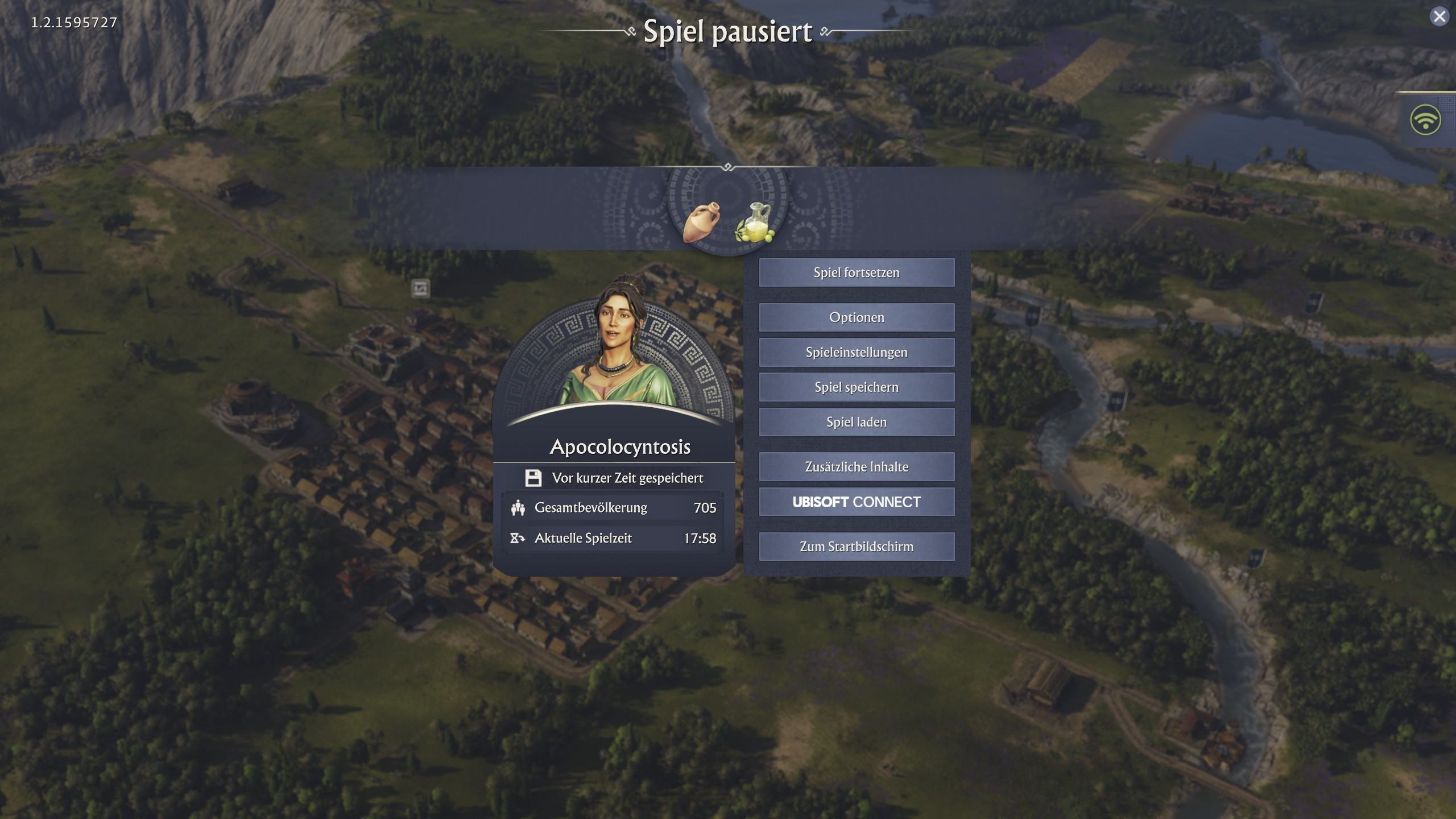
Task: Return via Zum Startbildschirm
Action: point(857,547)
